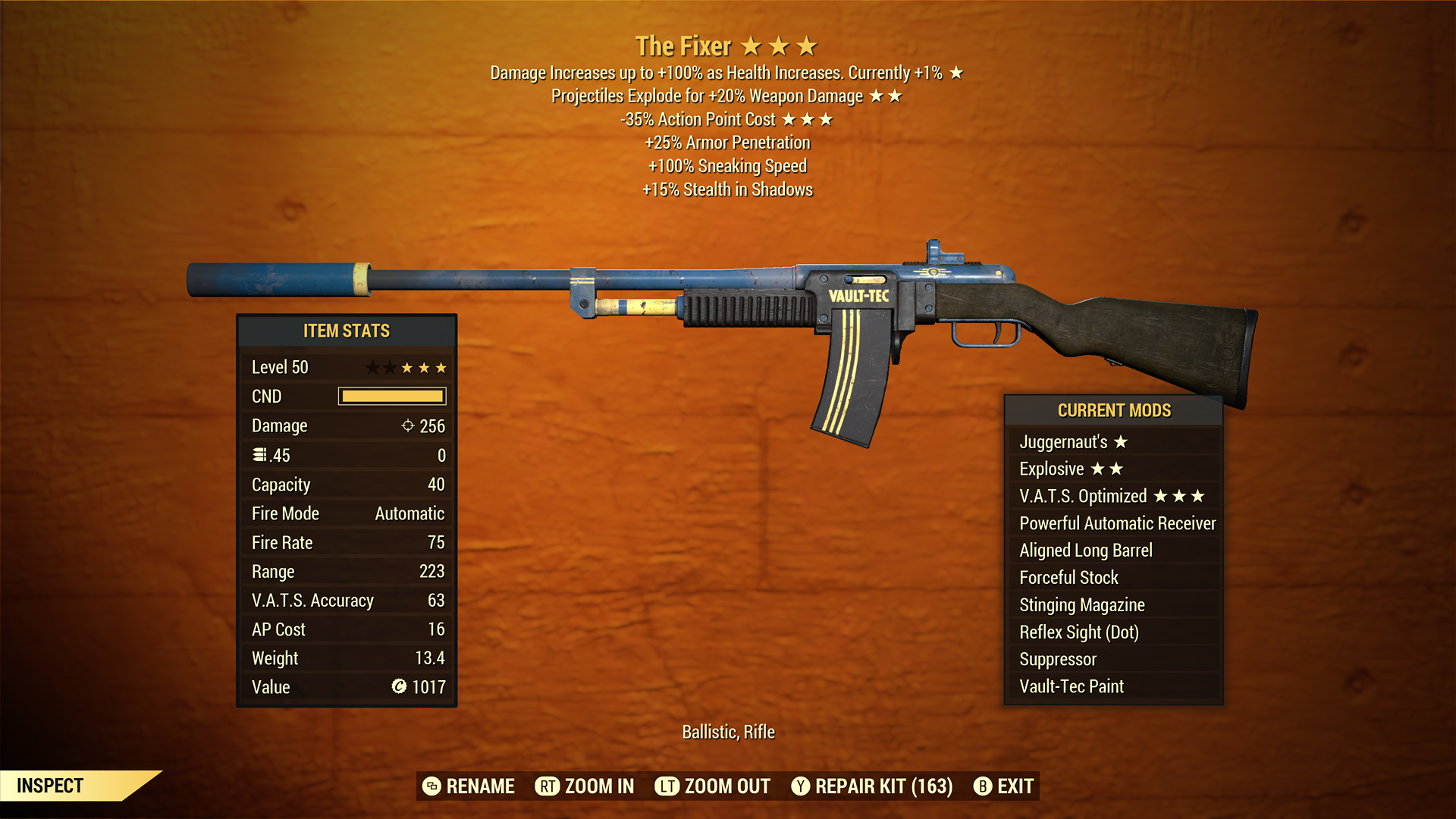Click the CURRENT MODS panel header
The height and width of the screenshot is (819, 1456).
(1114, 410)
